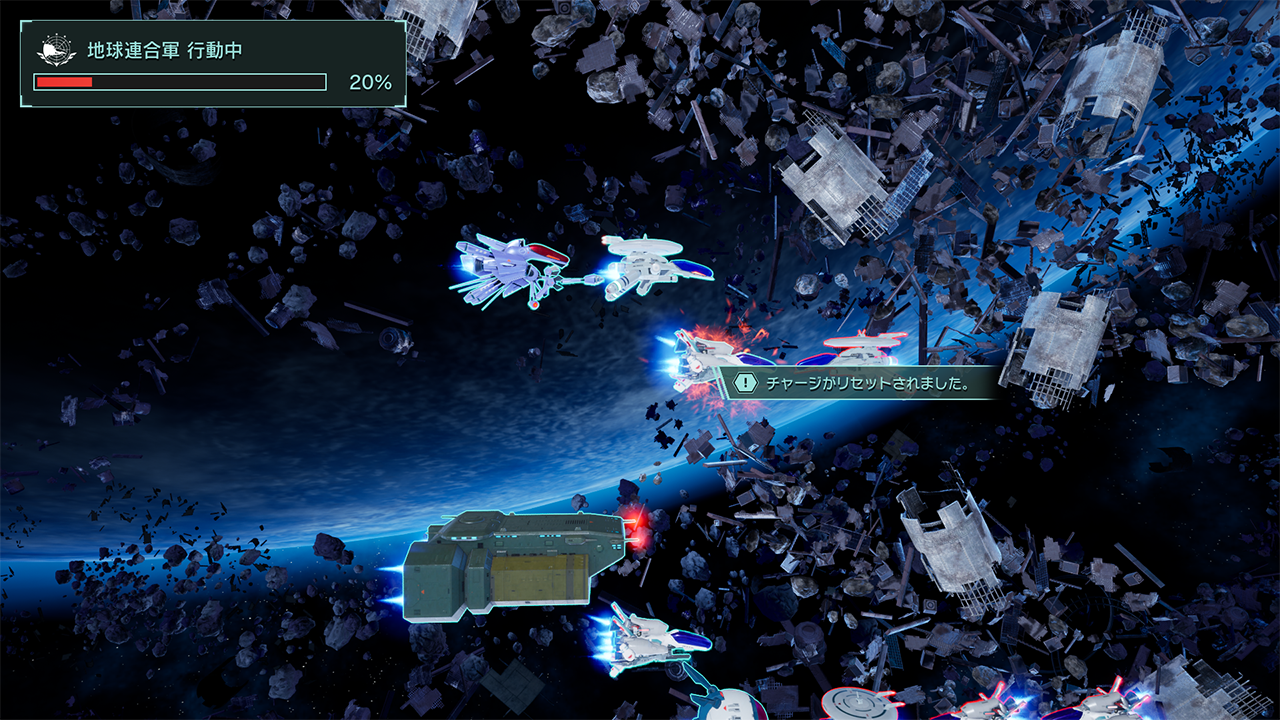Click the Earth Allied Forces emblem icon
Screen dimensions: 1280x720
point(56,50)
